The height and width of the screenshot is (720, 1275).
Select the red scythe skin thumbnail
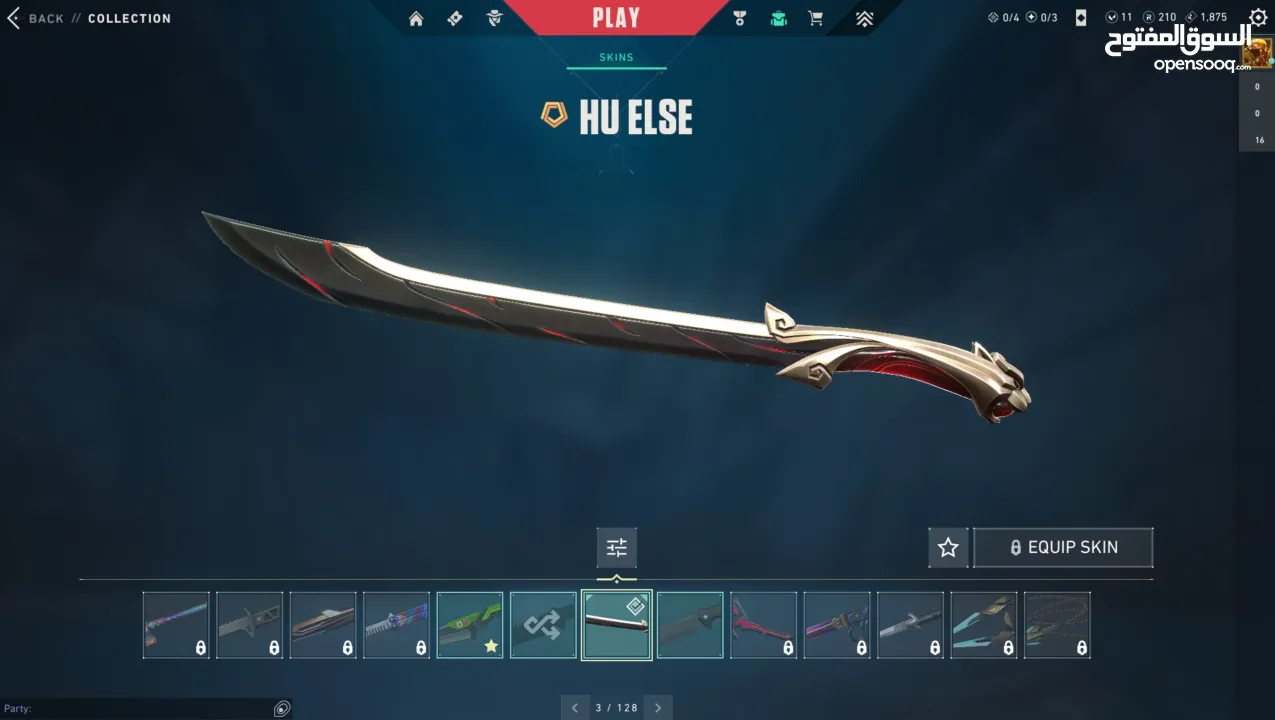click(763, 625)
